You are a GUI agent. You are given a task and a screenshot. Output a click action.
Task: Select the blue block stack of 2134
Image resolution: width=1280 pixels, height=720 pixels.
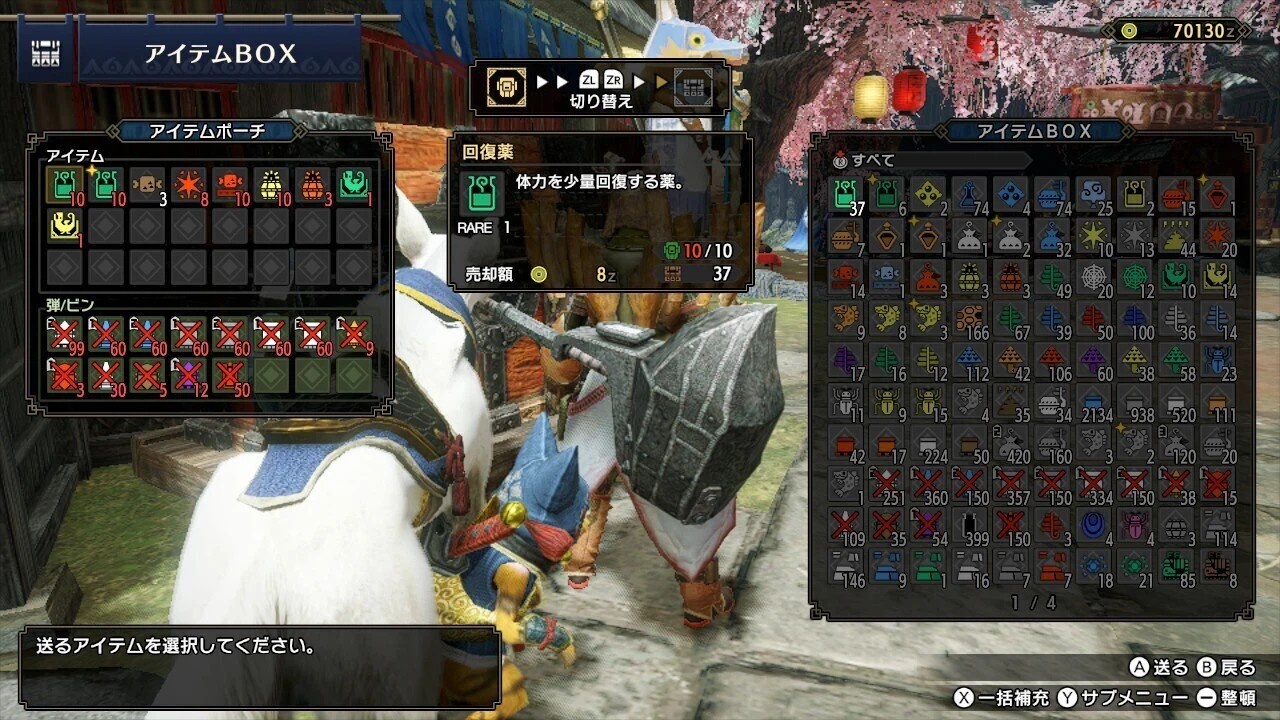click(x=1093, y=400)
